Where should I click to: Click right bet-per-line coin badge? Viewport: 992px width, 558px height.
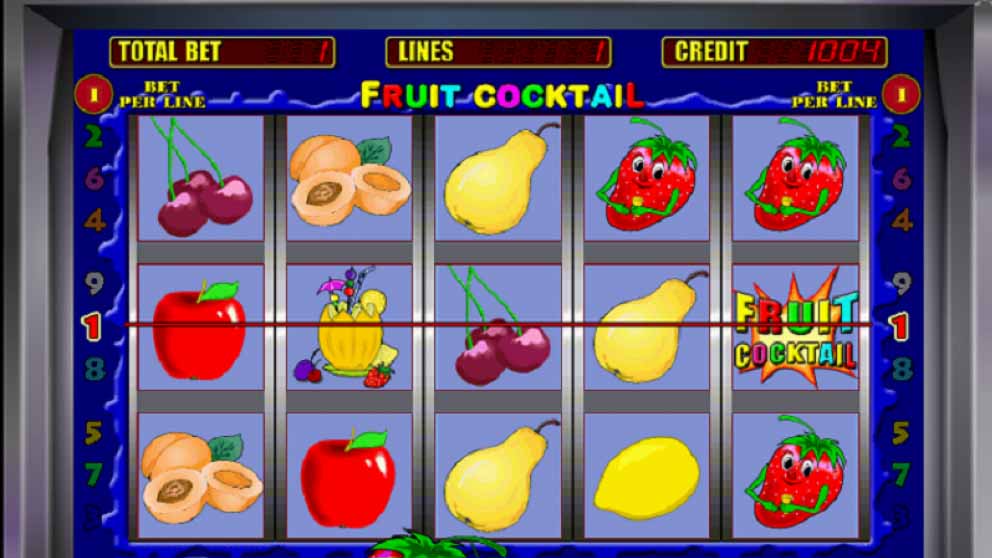tap(901, 95)
